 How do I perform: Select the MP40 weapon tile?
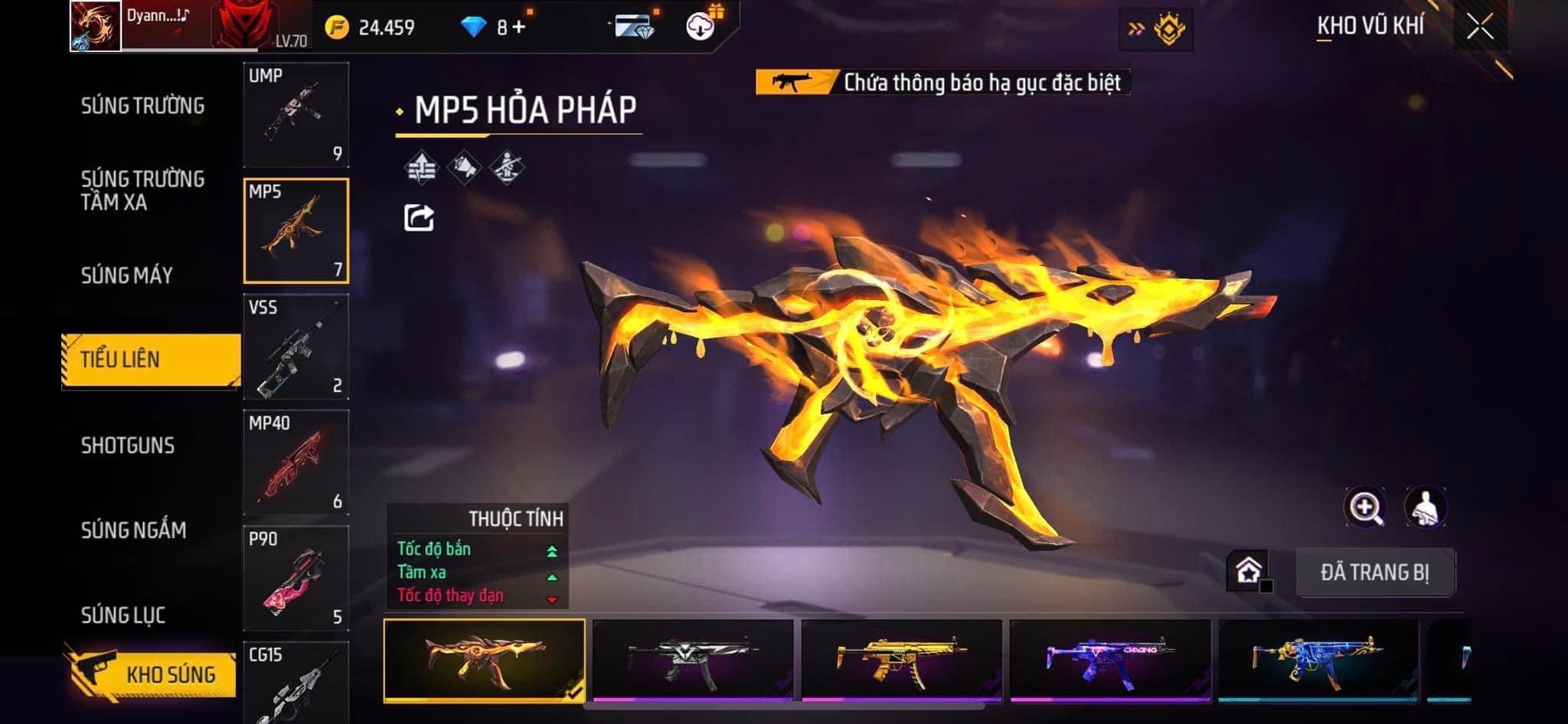(x=296, y=462)
